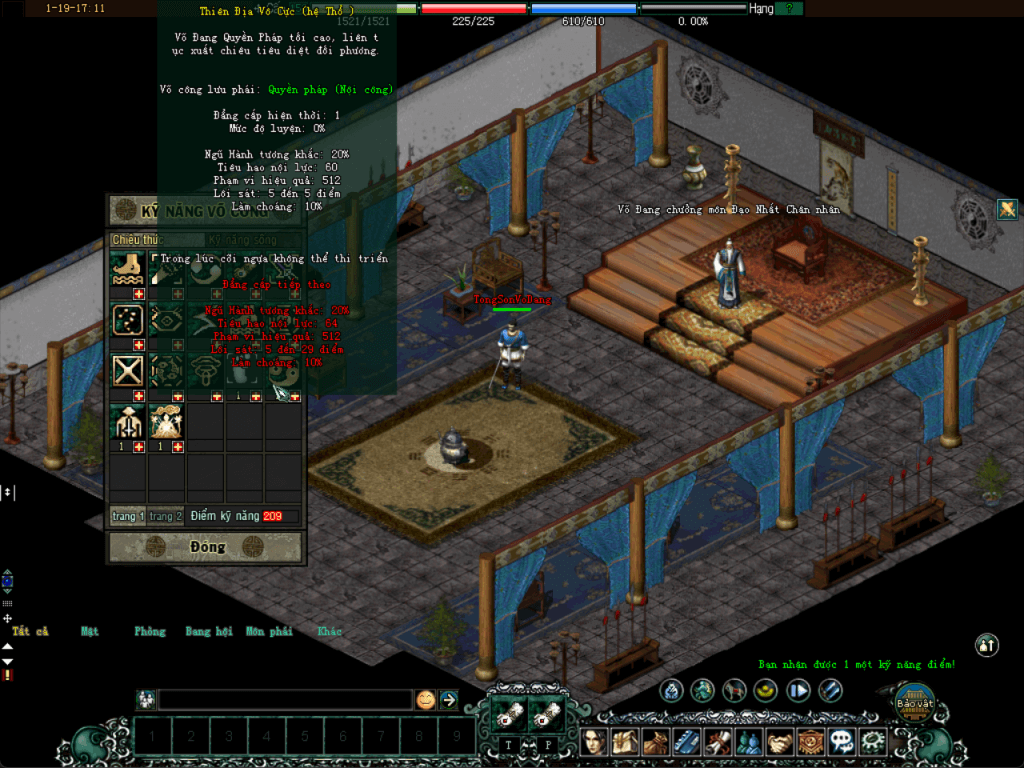The width and height of the screenshot is (1024, 768).
Task: Select the Môn phái chat channel
Action: pyautogui.click(x=269, y=632)
